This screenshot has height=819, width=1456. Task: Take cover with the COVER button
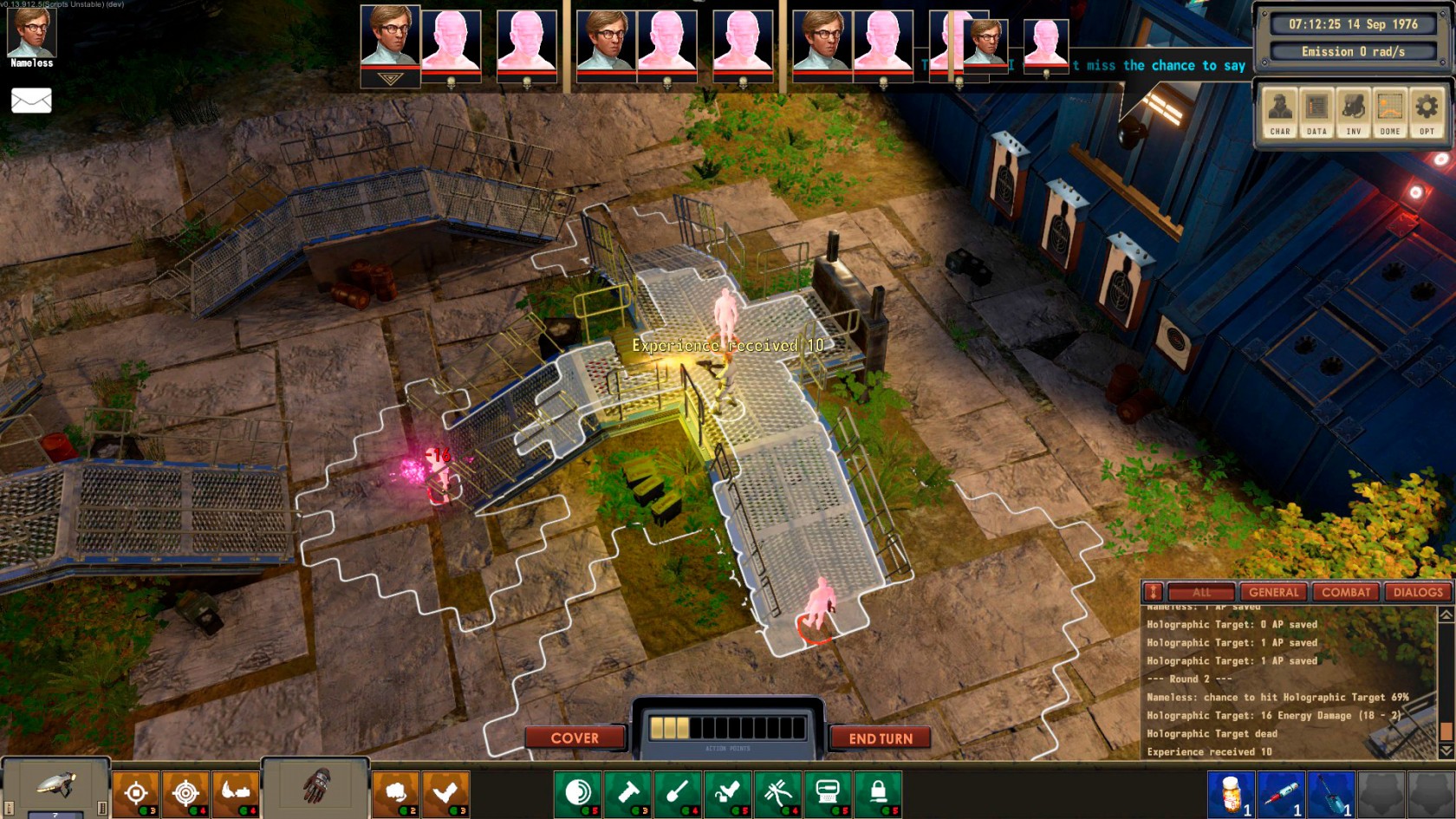[x=575, y=738]
